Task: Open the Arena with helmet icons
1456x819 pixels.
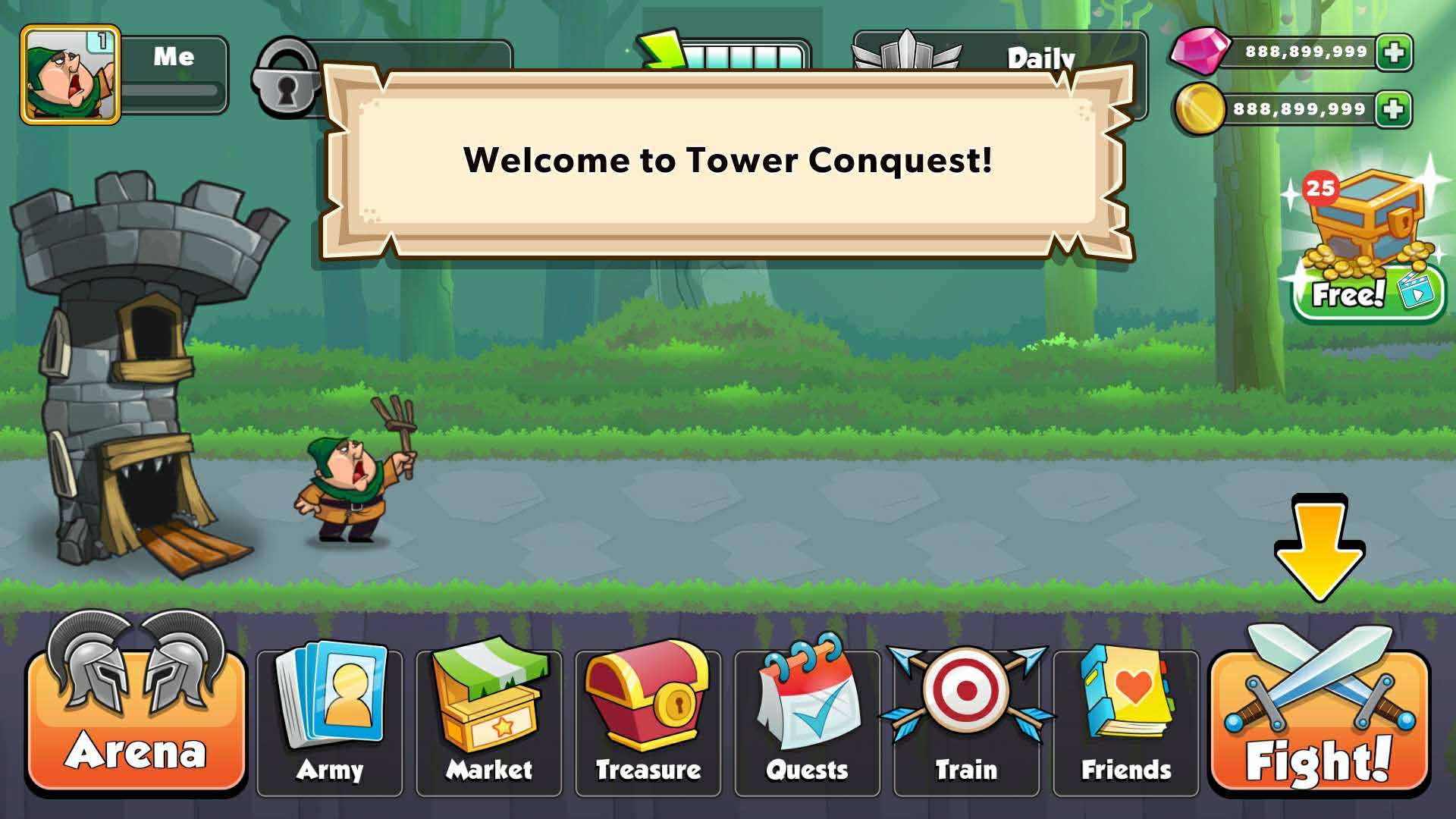Action: (136, 720)
